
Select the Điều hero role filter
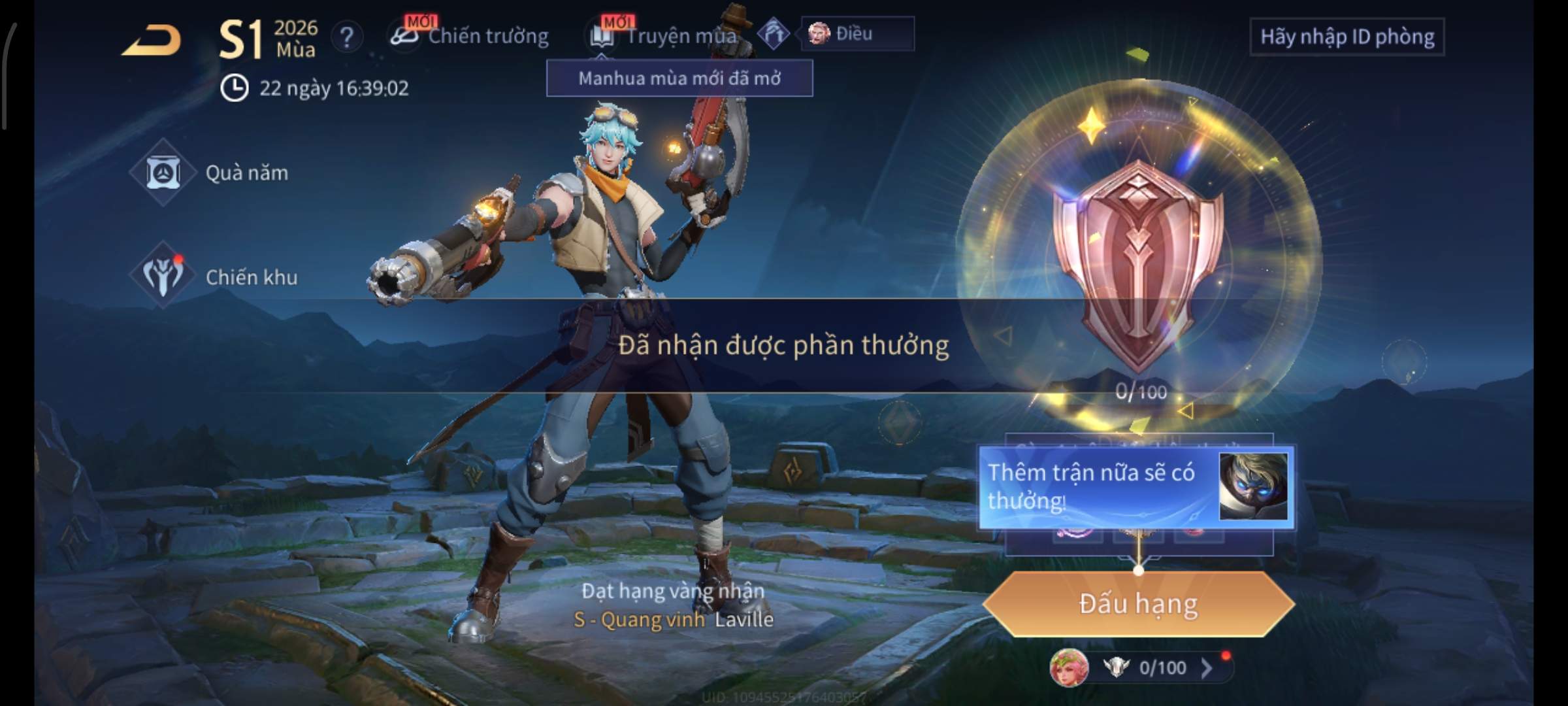856,34
